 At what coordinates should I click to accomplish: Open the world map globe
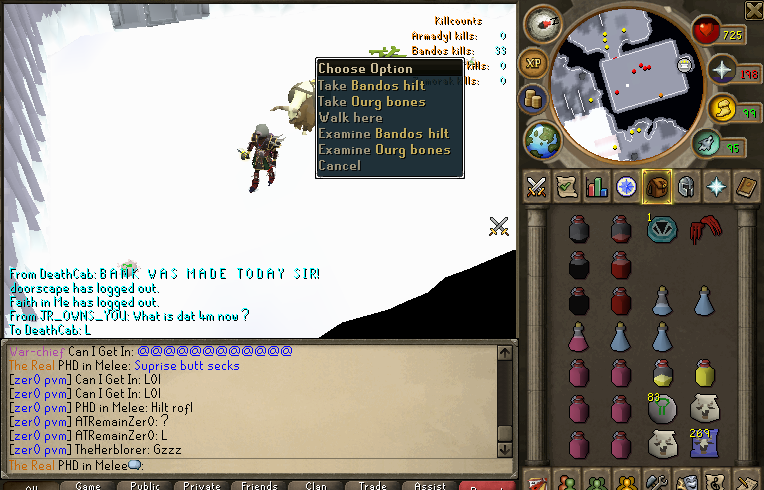544,138
